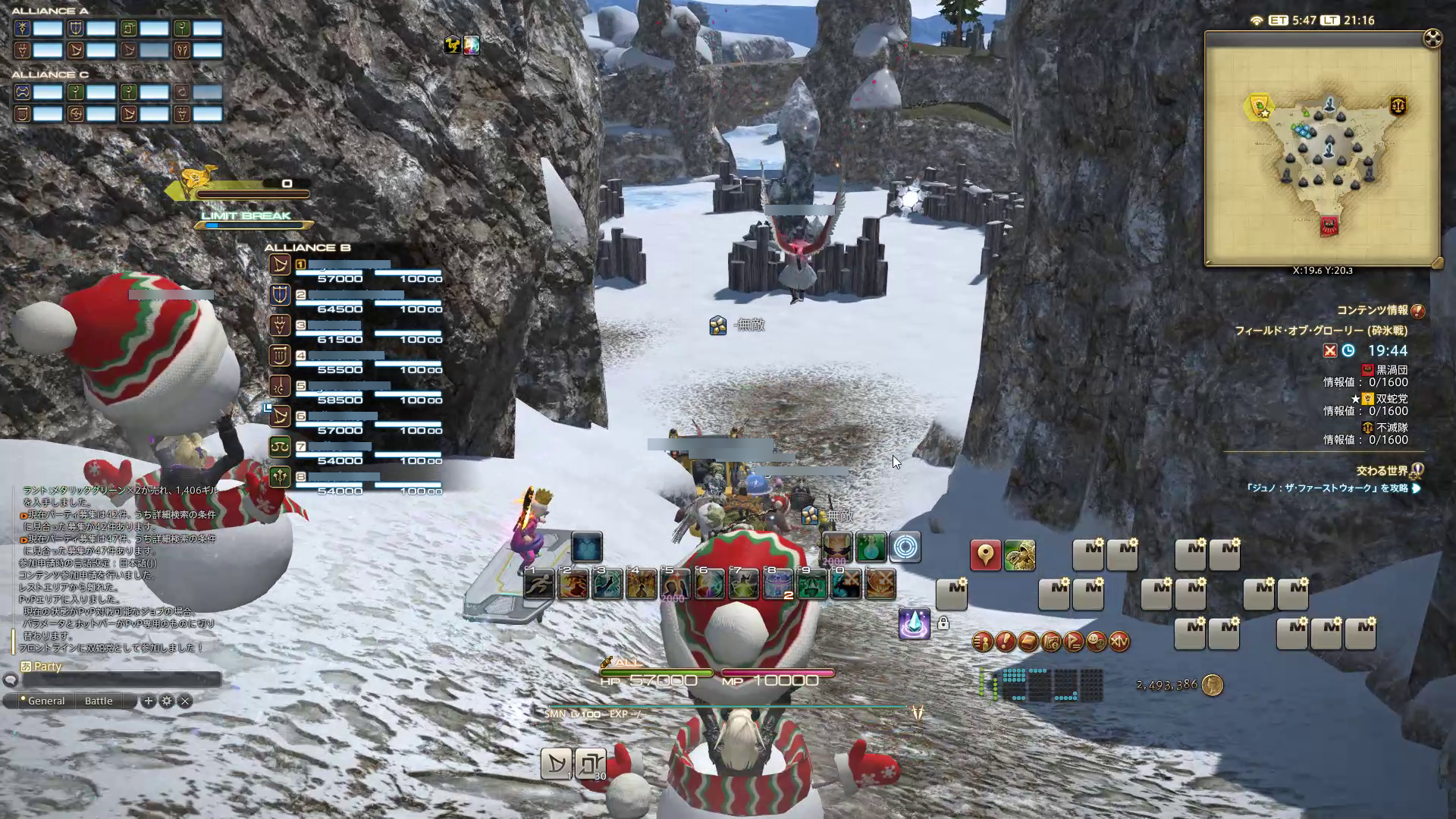
Task: Open the minimap of the battlefield
Action: pyautogui.click(x=1321, y=148)
